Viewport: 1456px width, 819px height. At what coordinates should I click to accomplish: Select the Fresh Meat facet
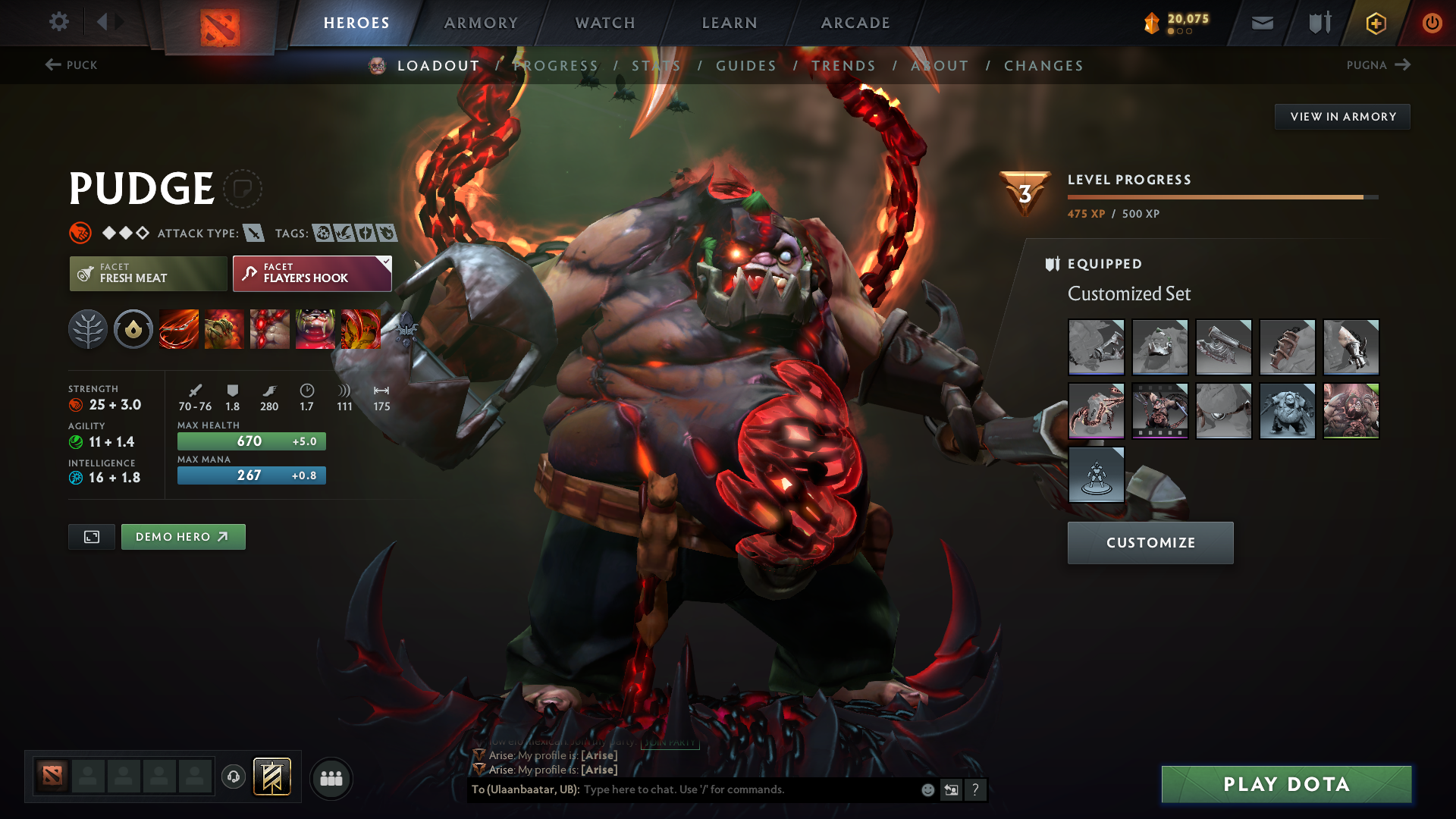(x=147, y=273)
